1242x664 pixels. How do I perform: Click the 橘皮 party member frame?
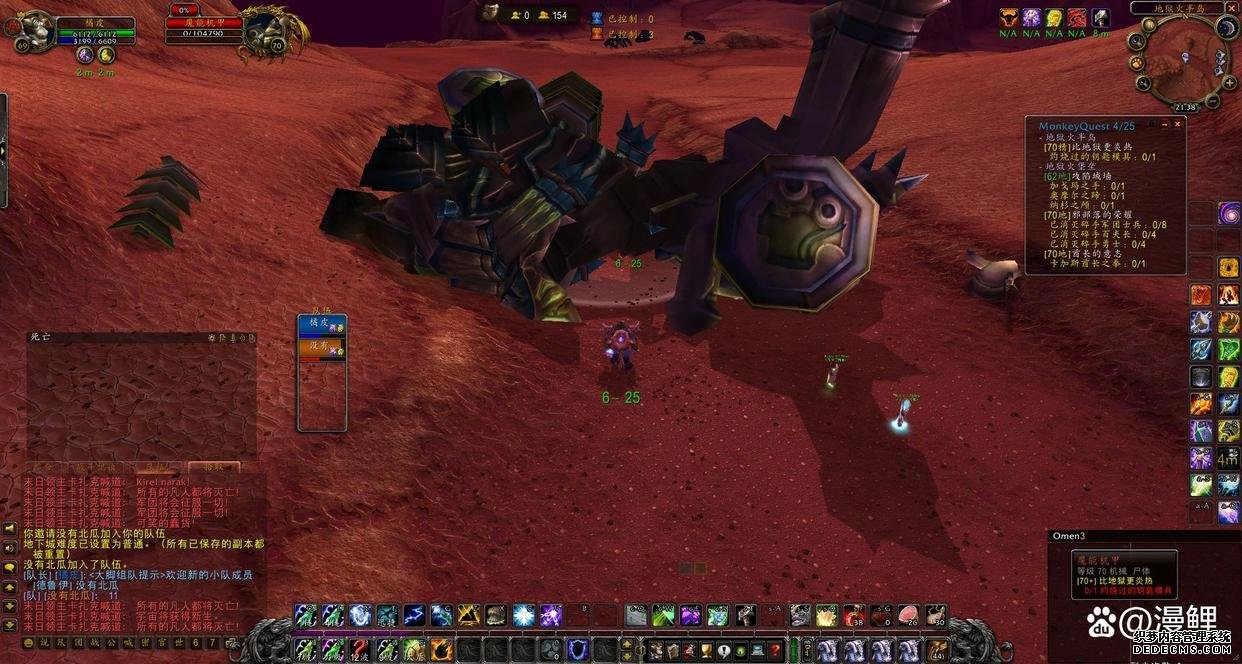(322, 326)
